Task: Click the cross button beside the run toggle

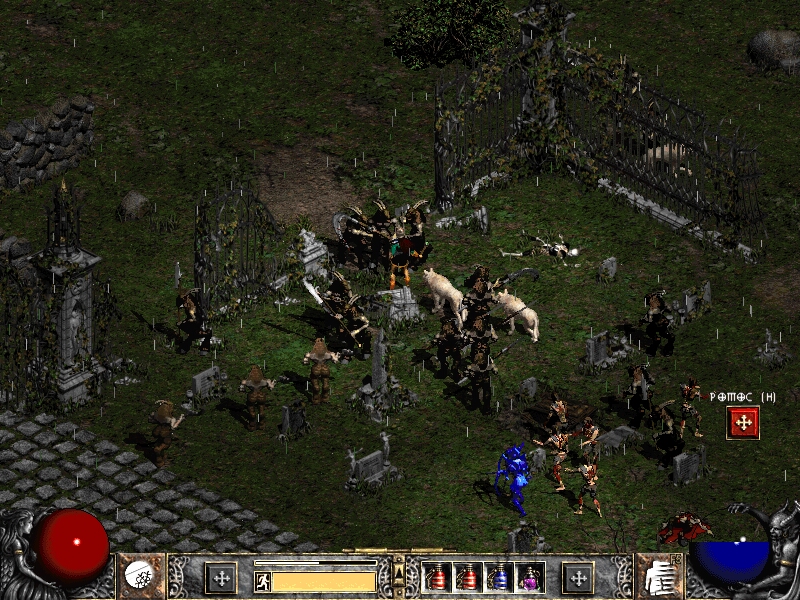Action: pos(220,577)
